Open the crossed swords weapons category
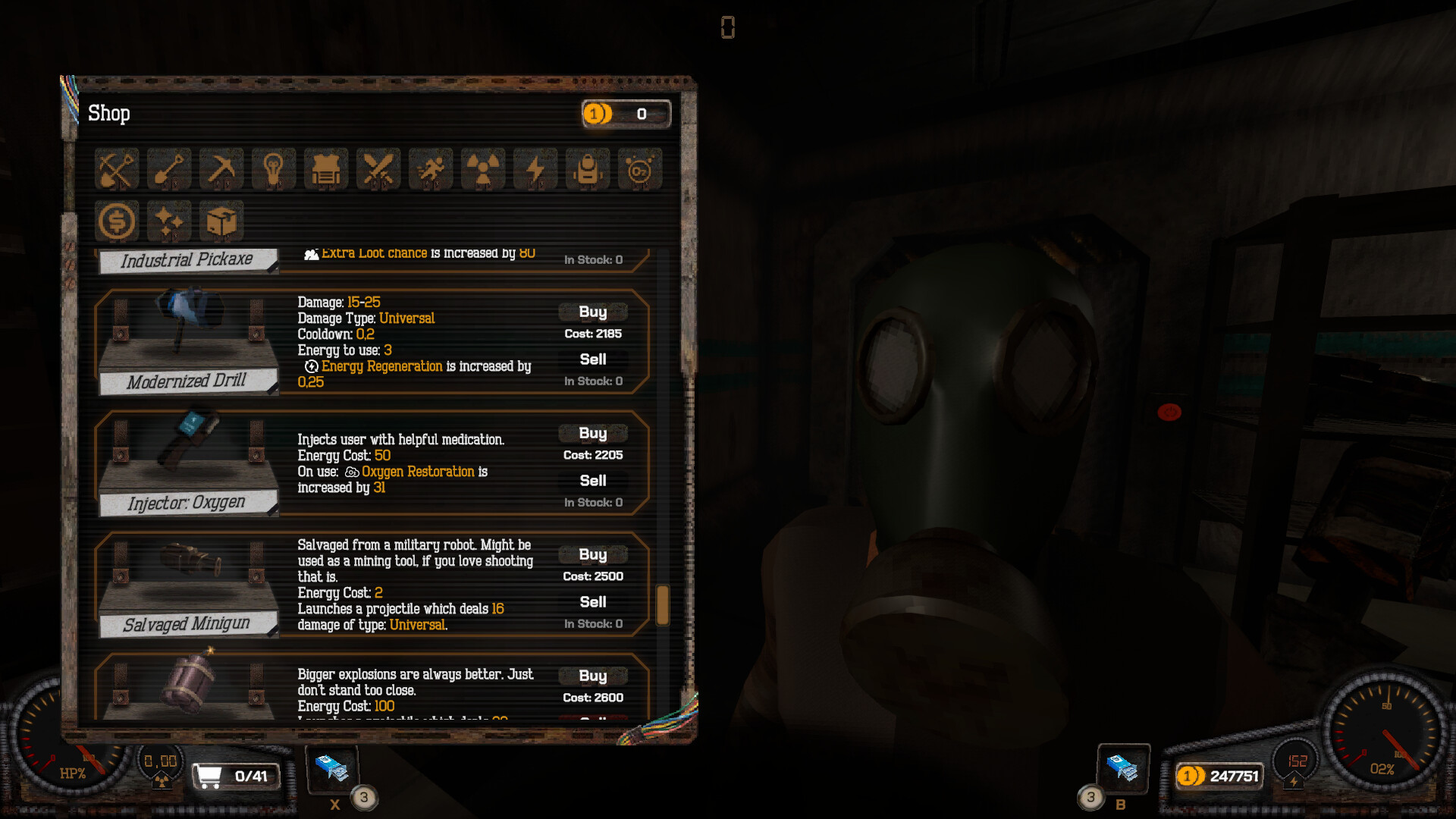Screen dimensions: 1456x819 tap(378, 169)
